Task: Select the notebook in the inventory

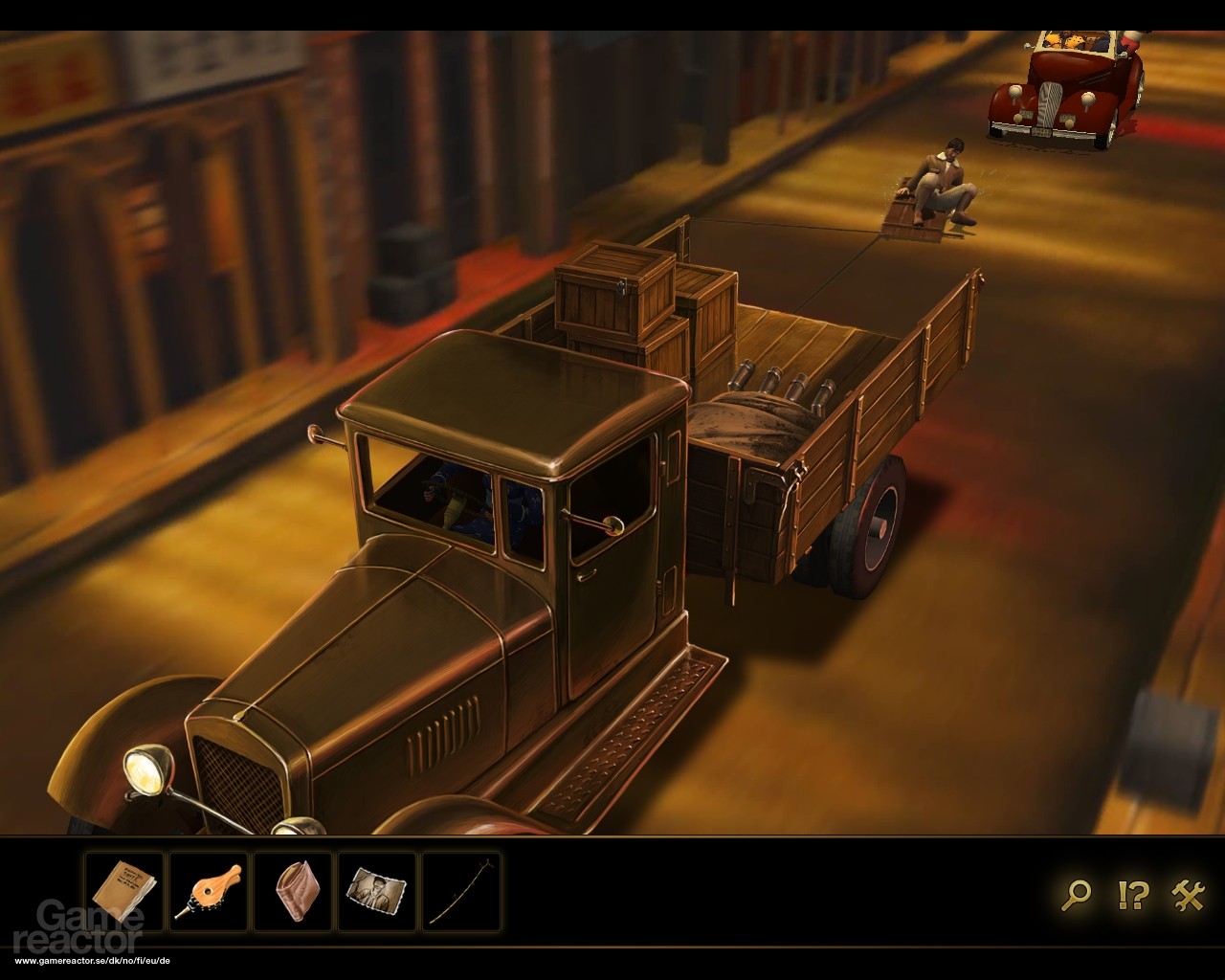Action: pyautogui.click(x=123, y=892)
